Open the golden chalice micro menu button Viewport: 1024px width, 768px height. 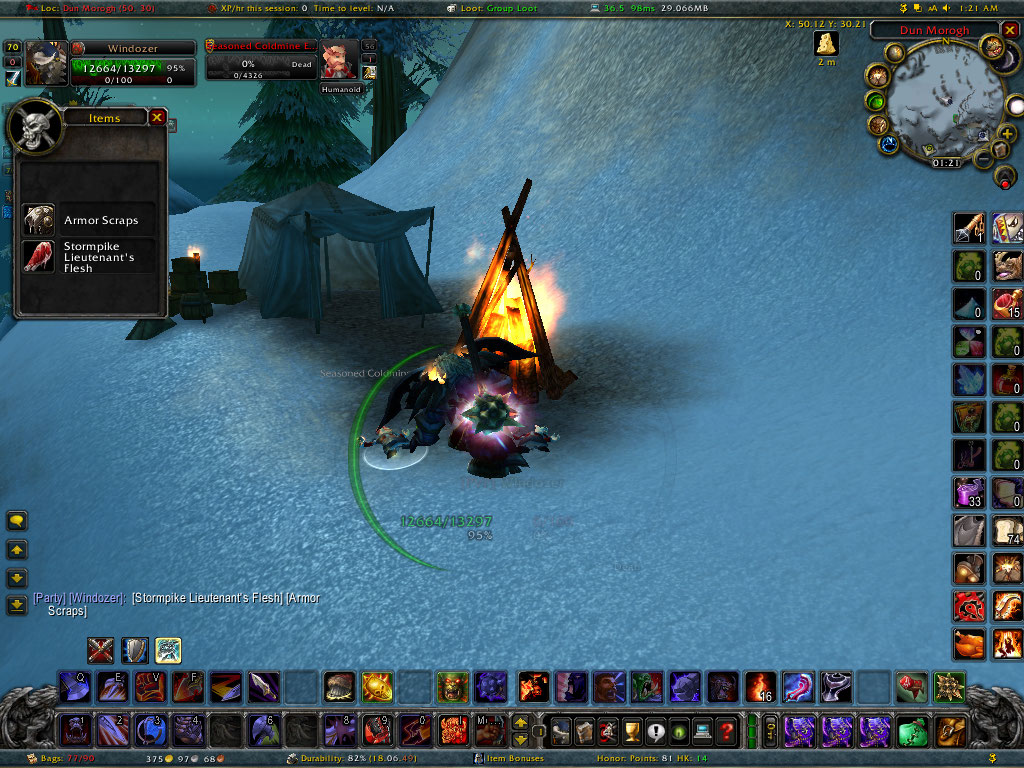pos(632,731)
